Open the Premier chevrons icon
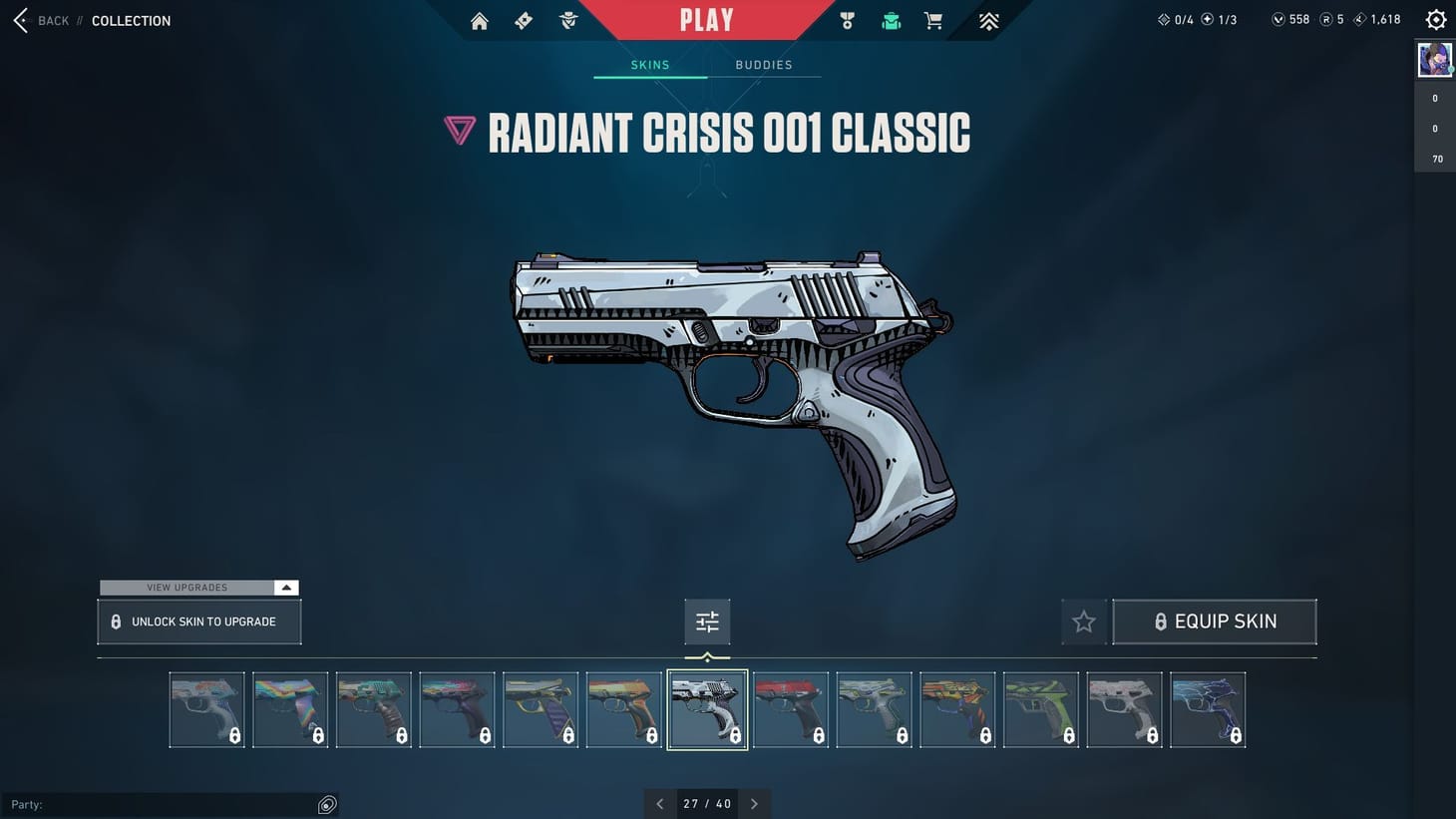The height and width of the screenshot is (819, 1456). click(987, 20)
